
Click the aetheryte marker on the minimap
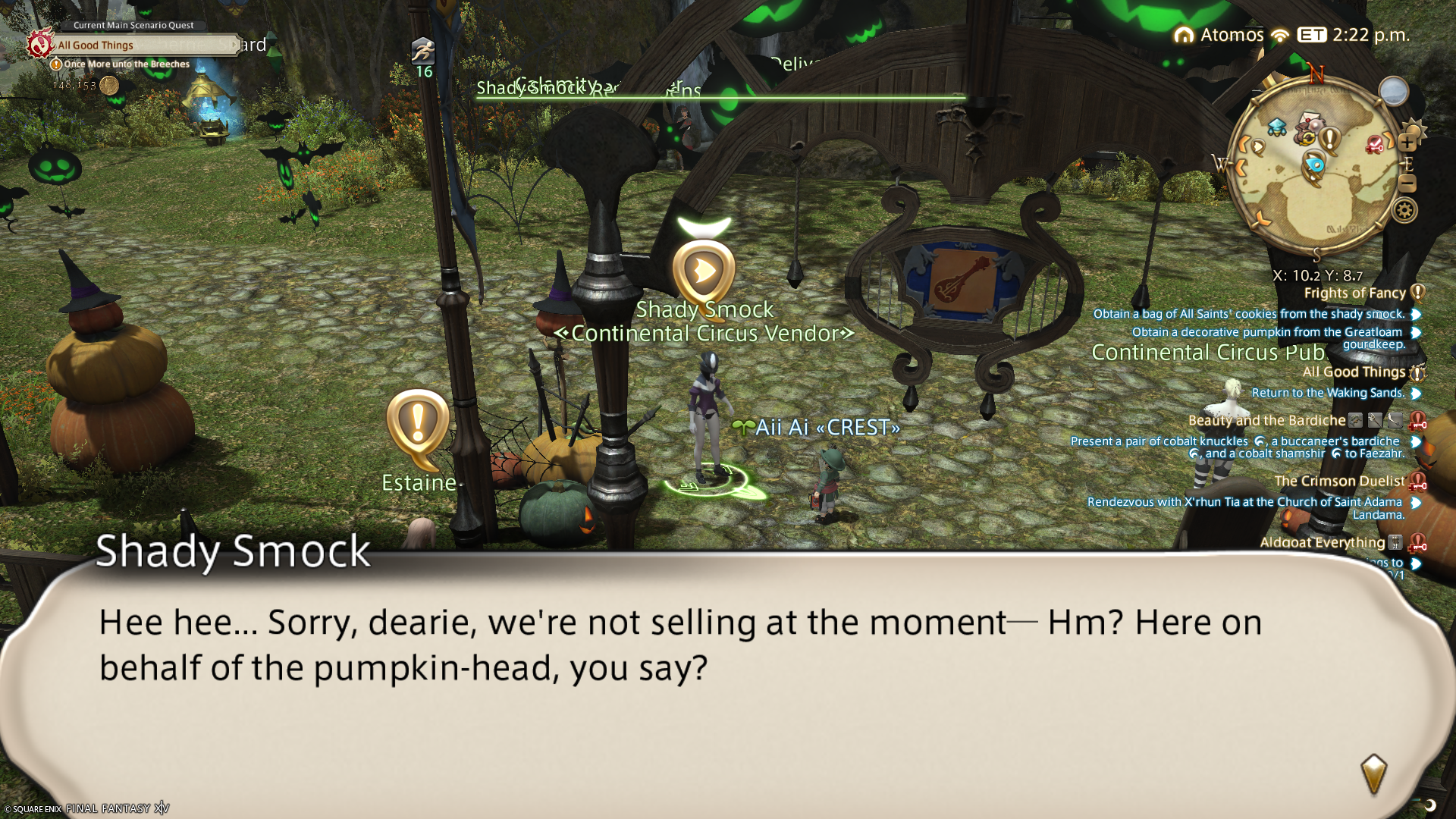click(1276, 127)
